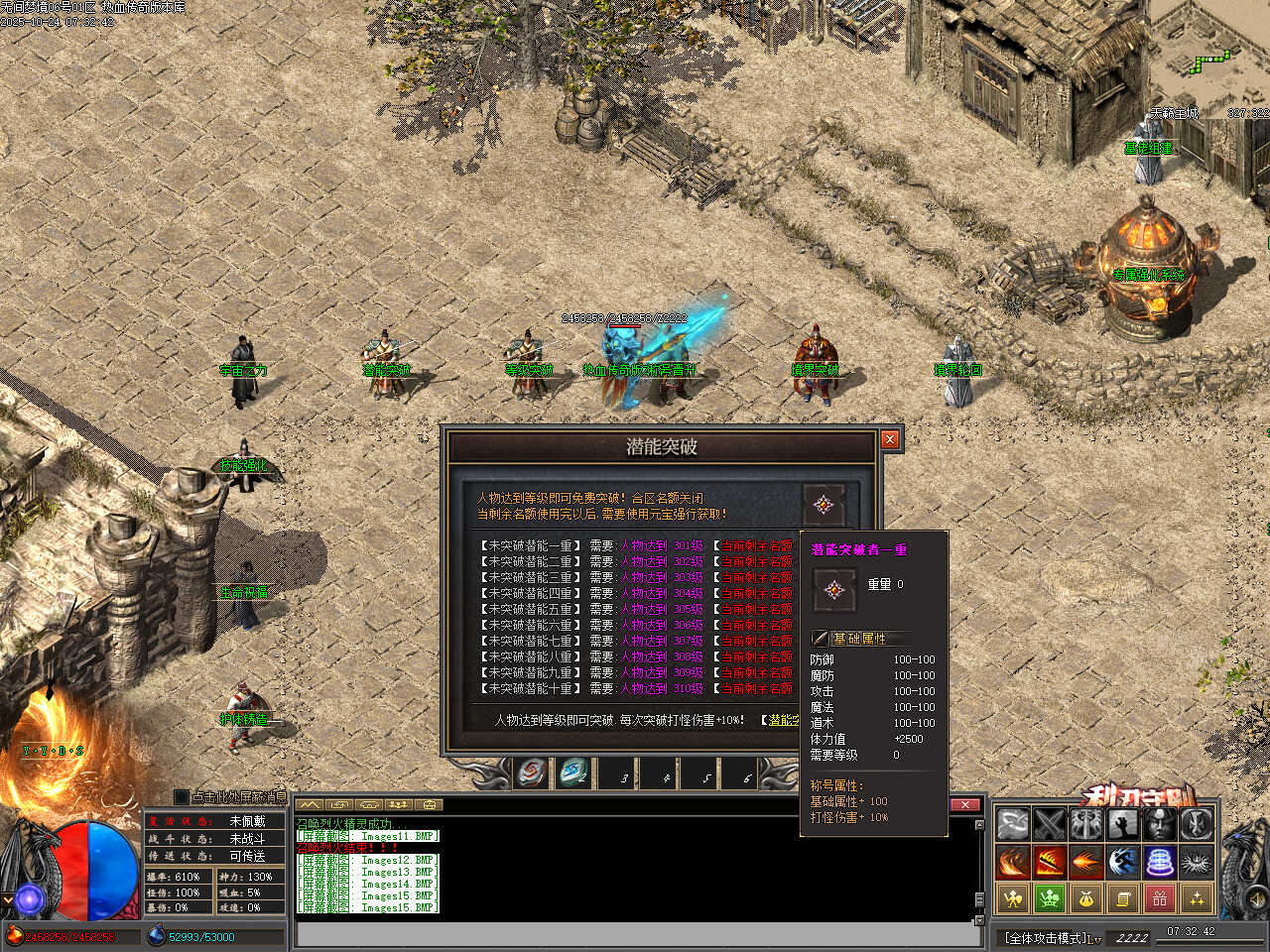Activate the fire bolt thrust skill
The height and width of the screenshot is (952, 1270).
tap(1085, 862)
